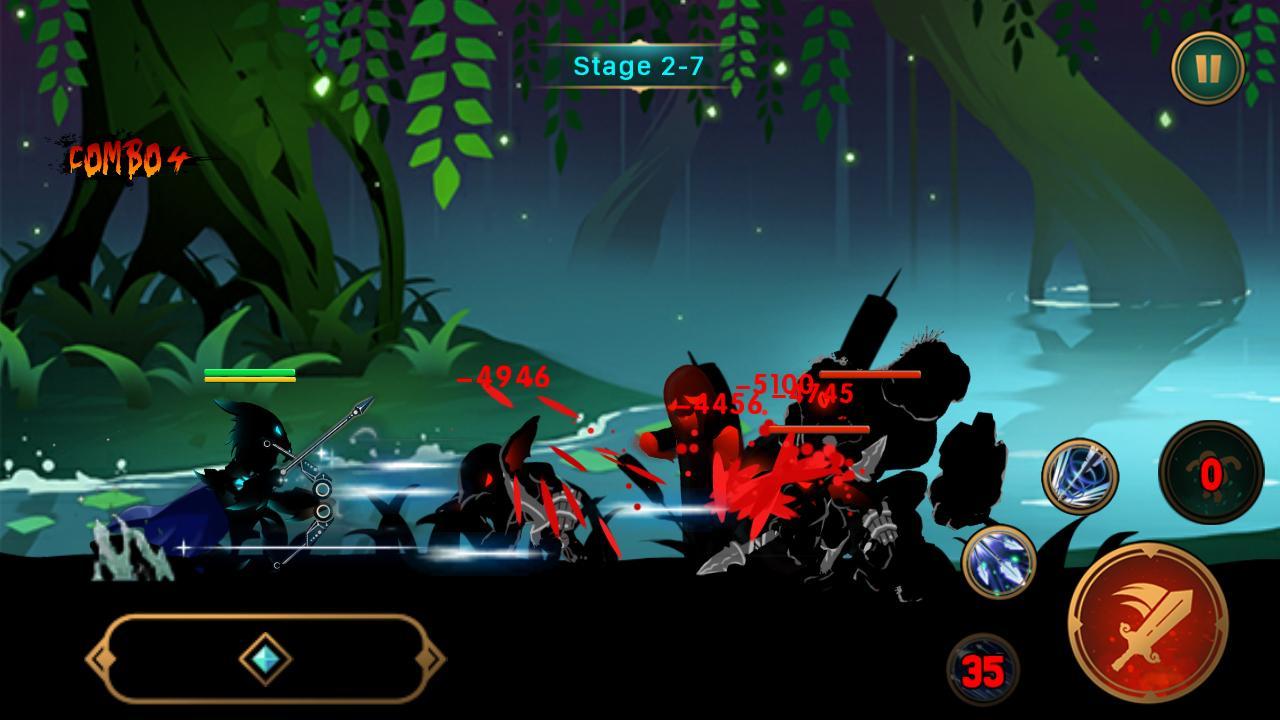Use the triple arrow shot skill

pos(999,561)
